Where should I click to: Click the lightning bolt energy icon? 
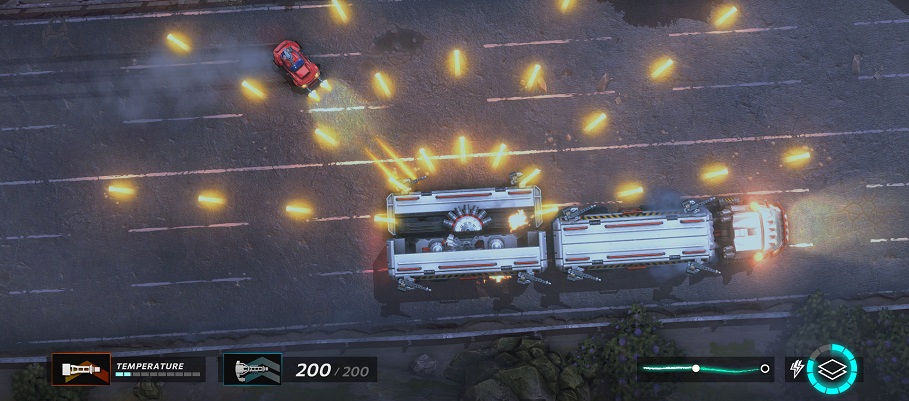[797, 369]
